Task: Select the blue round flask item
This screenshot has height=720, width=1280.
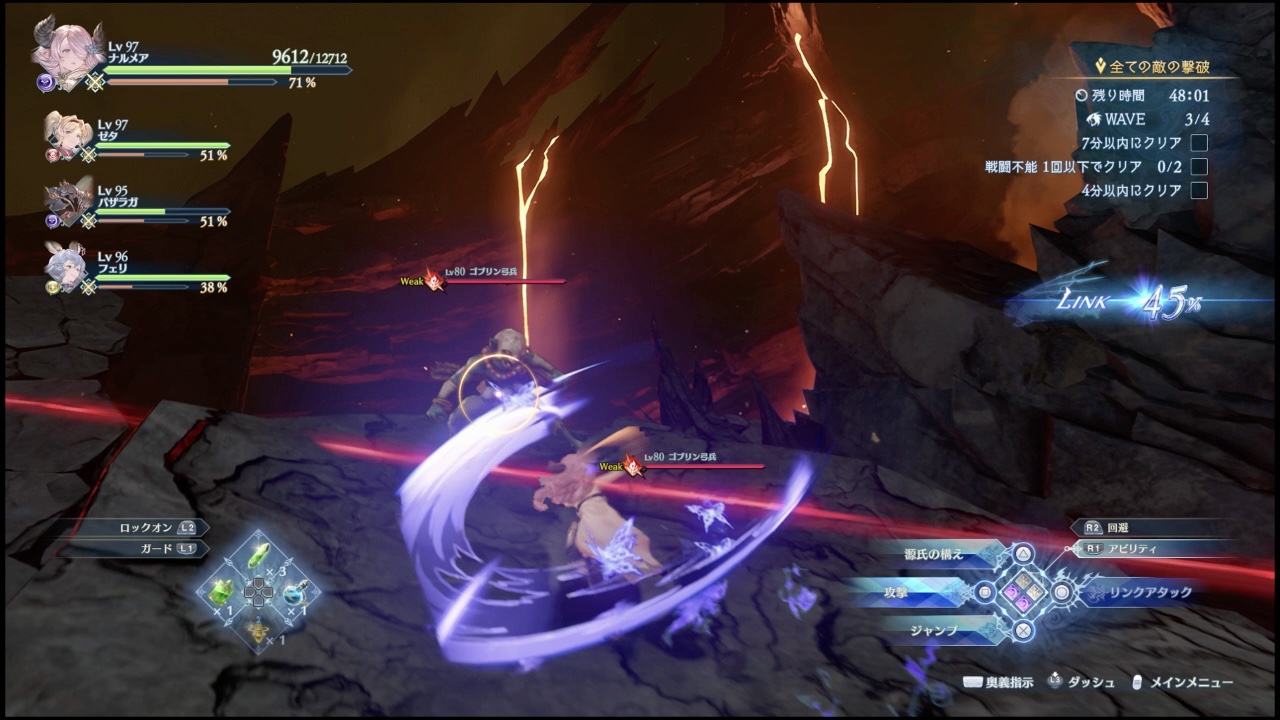Action: [x=293, y=591]
